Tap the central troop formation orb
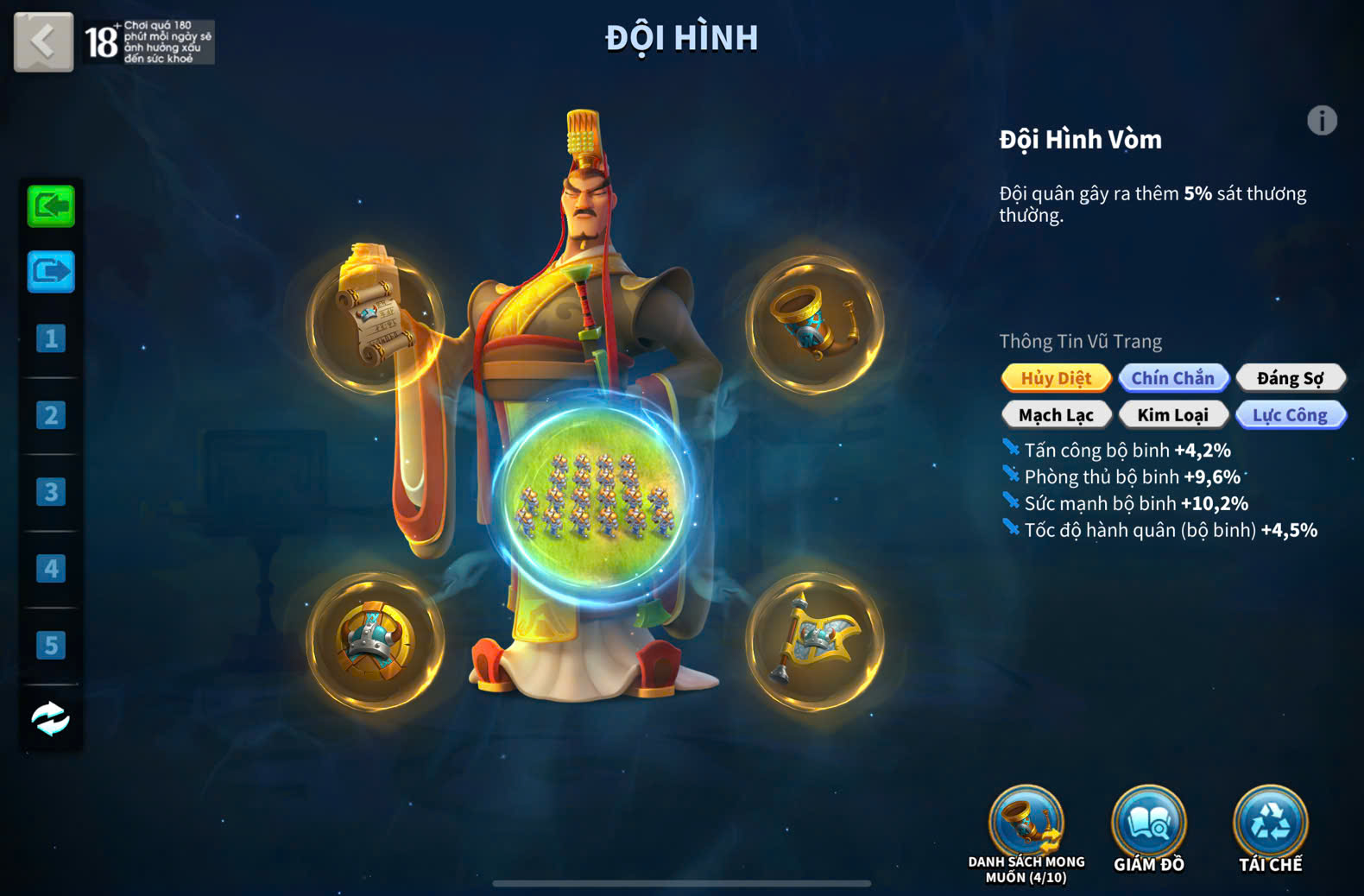This screenshot has height=896, width=1364. (595, 499)
